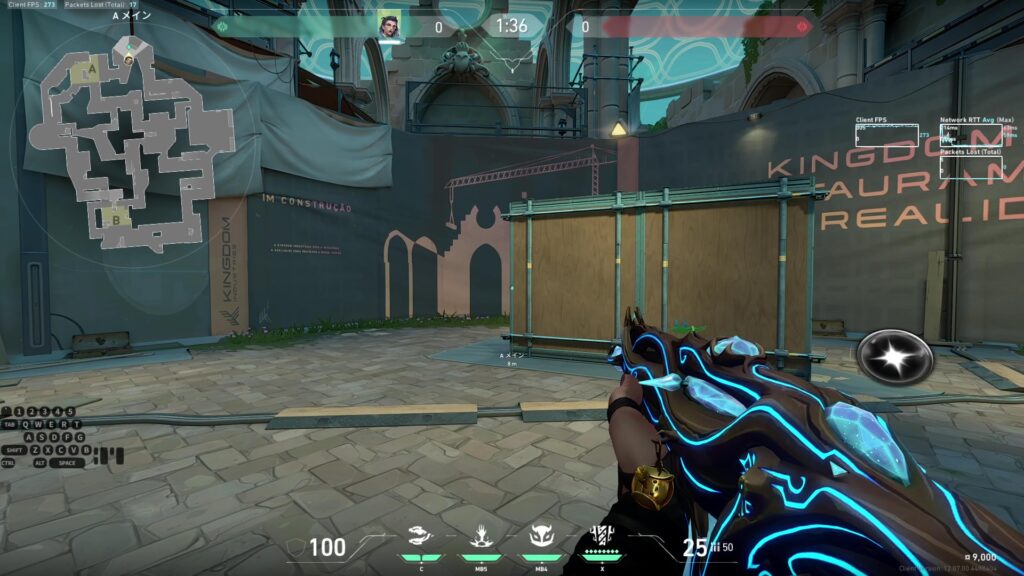Activate the ability bound to C
This screenshot has width=1024, height=576.
423,537
